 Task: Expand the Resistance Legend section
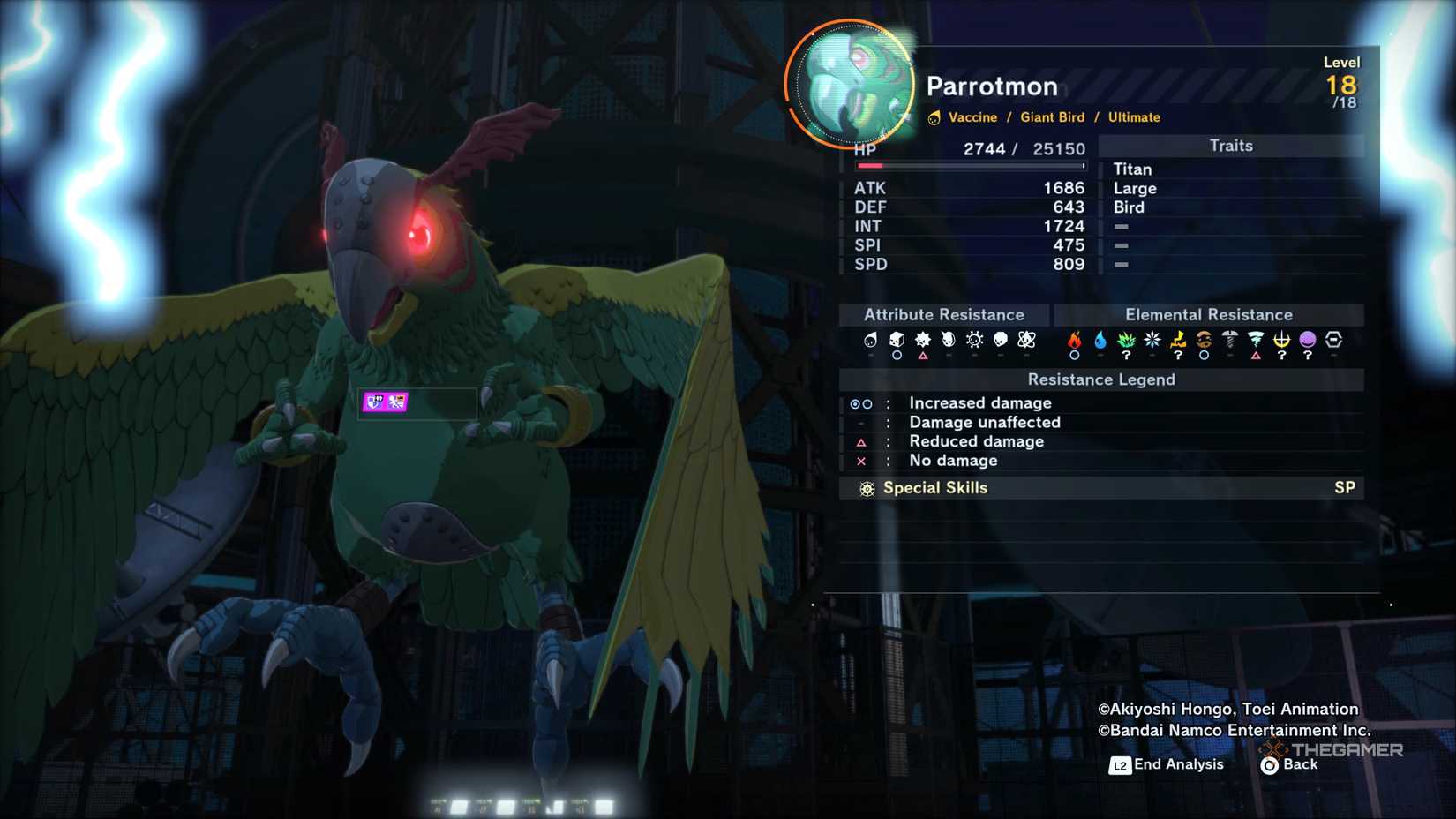(1101, 379)
